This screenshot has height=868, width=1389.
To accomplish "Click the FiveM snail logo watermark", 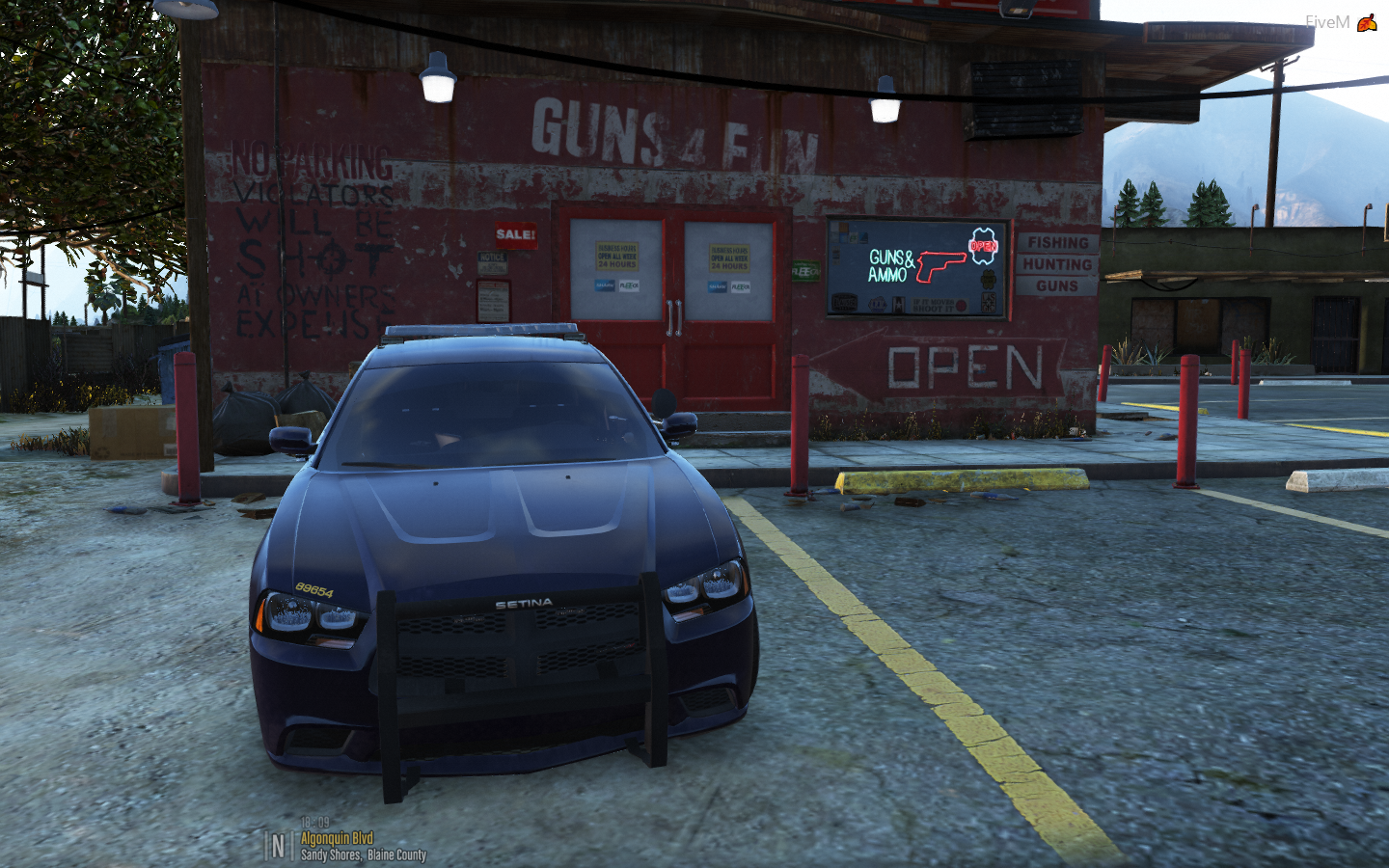I will [1367, 22].
